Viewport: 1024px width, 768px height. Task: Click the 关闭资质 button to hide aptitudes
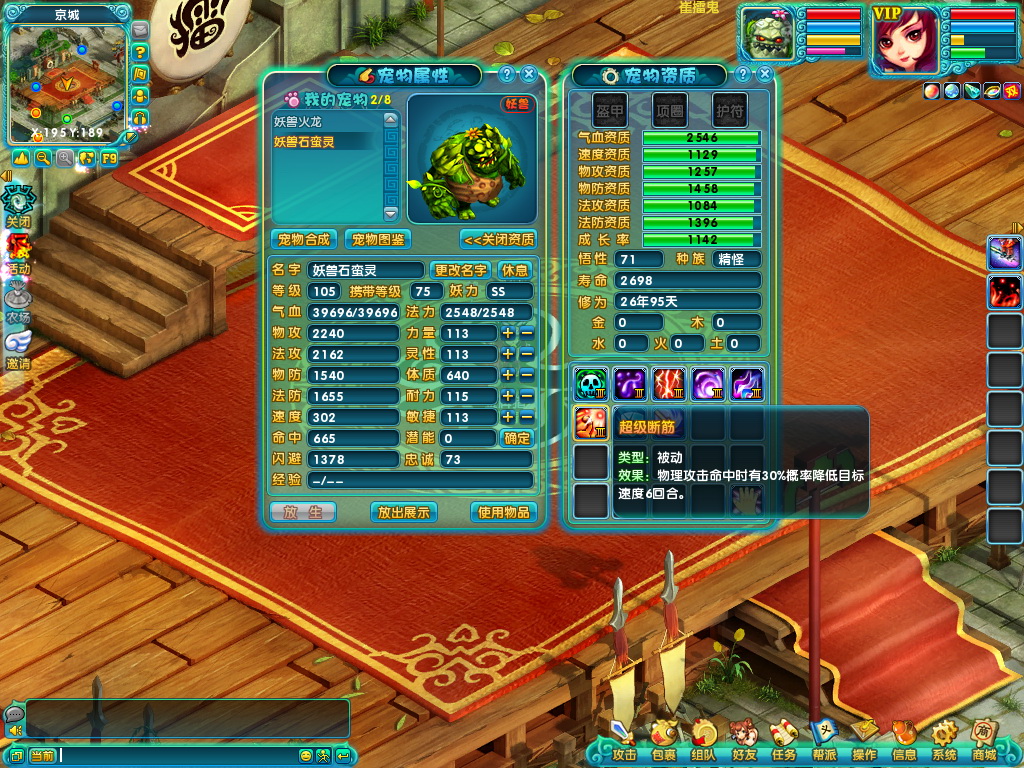point(498,240)
